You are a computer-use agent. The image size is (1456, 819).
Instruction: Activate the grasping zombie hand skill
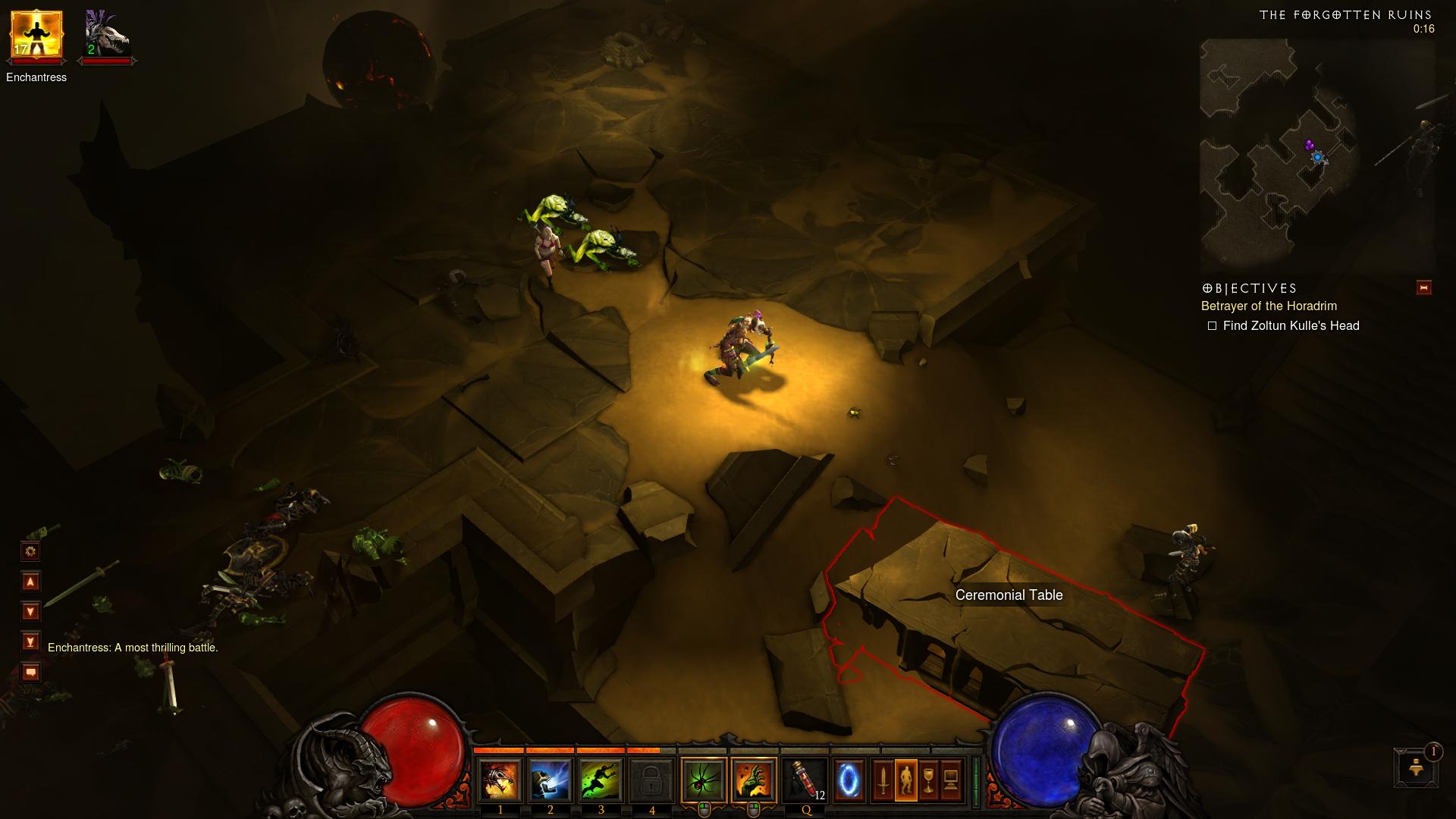[x=755, y=780]
